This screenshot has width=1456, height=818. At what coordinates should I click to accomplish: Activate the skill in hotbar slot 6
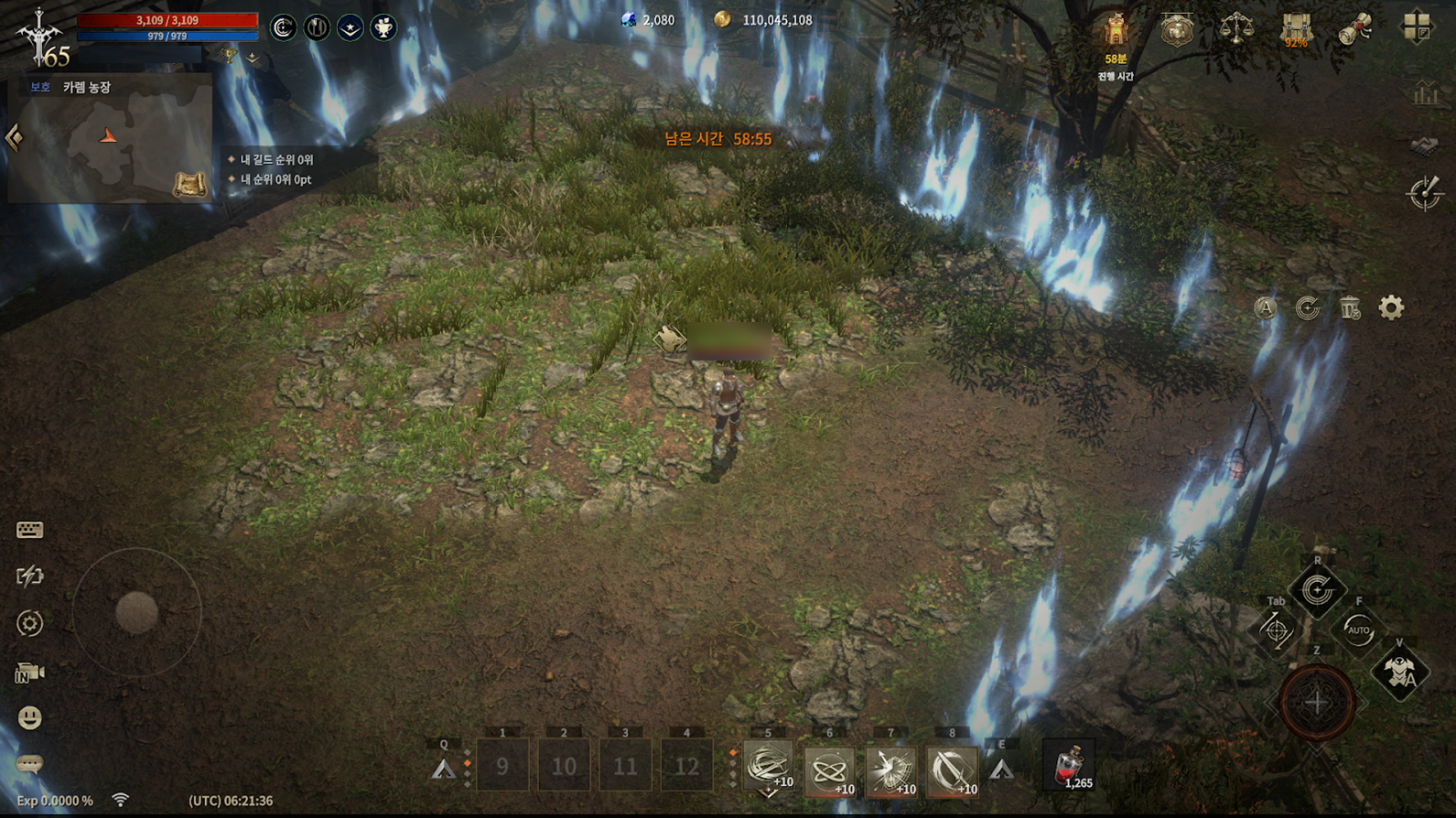[x=829, y=769]
